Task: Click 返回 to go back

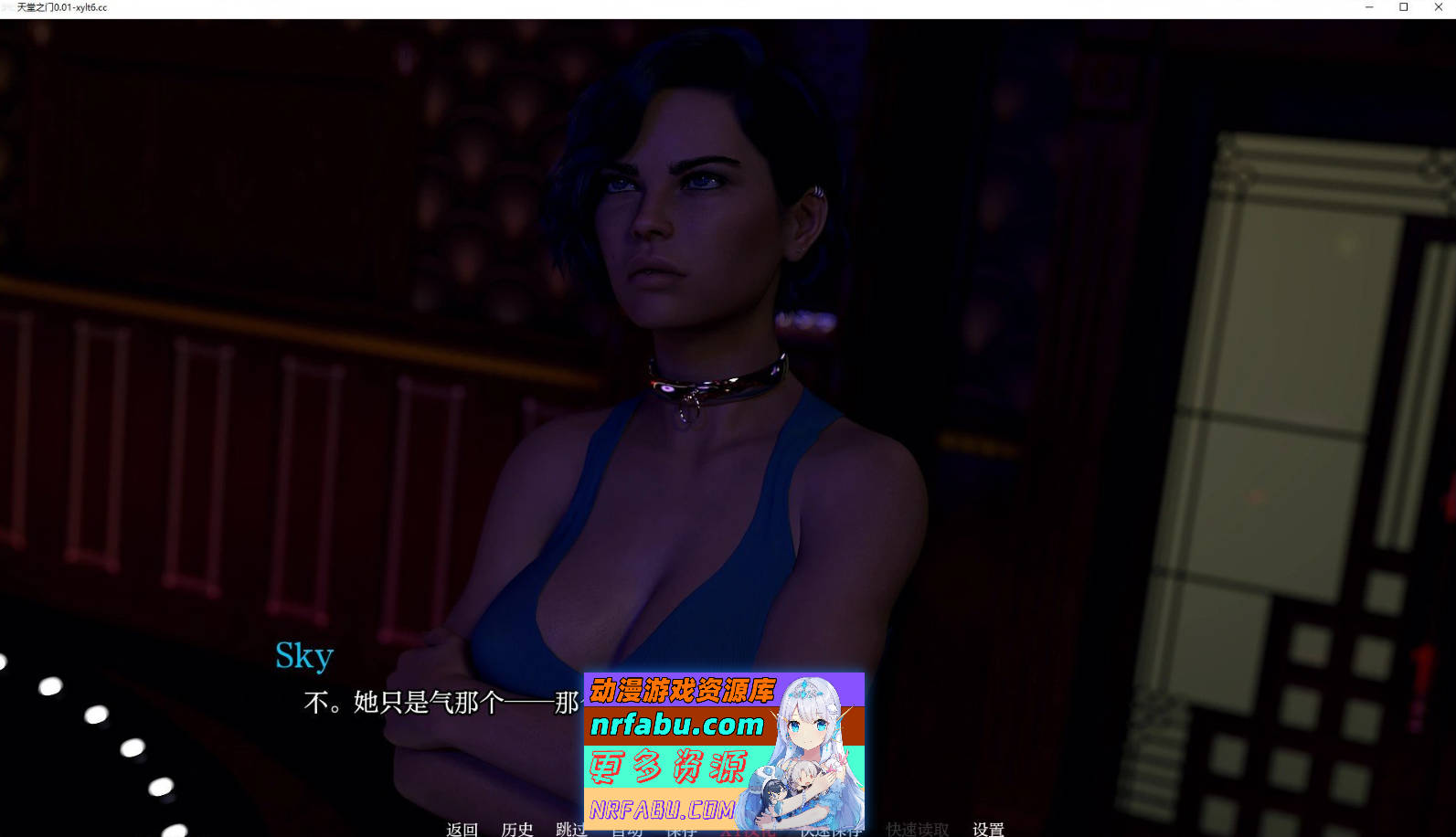Action: click(x=462, y=830)
